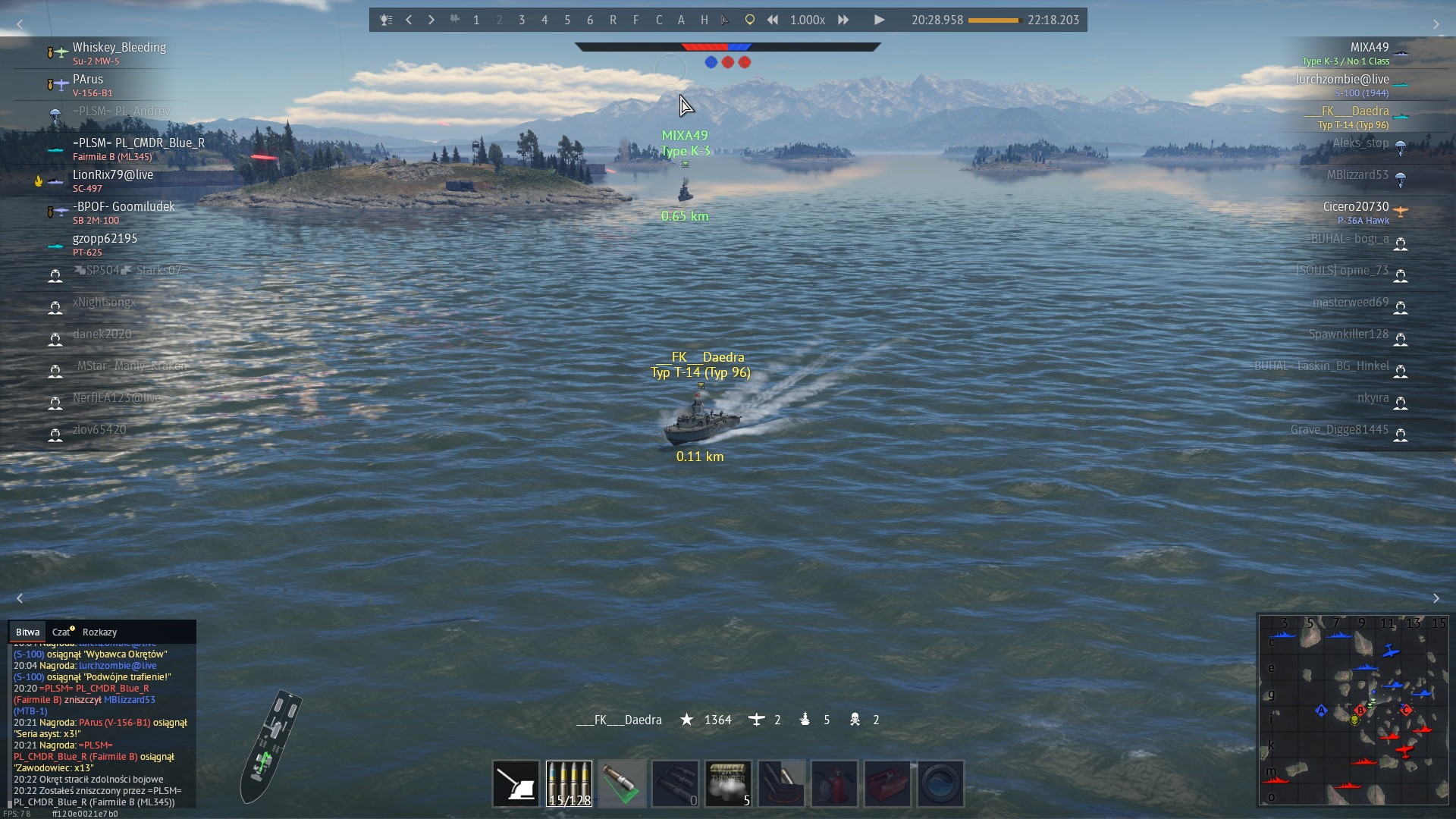Go to the previous player with the left arrow
Screen dimensions: 1456x819
pyautogui.click(x=409, y=20)
